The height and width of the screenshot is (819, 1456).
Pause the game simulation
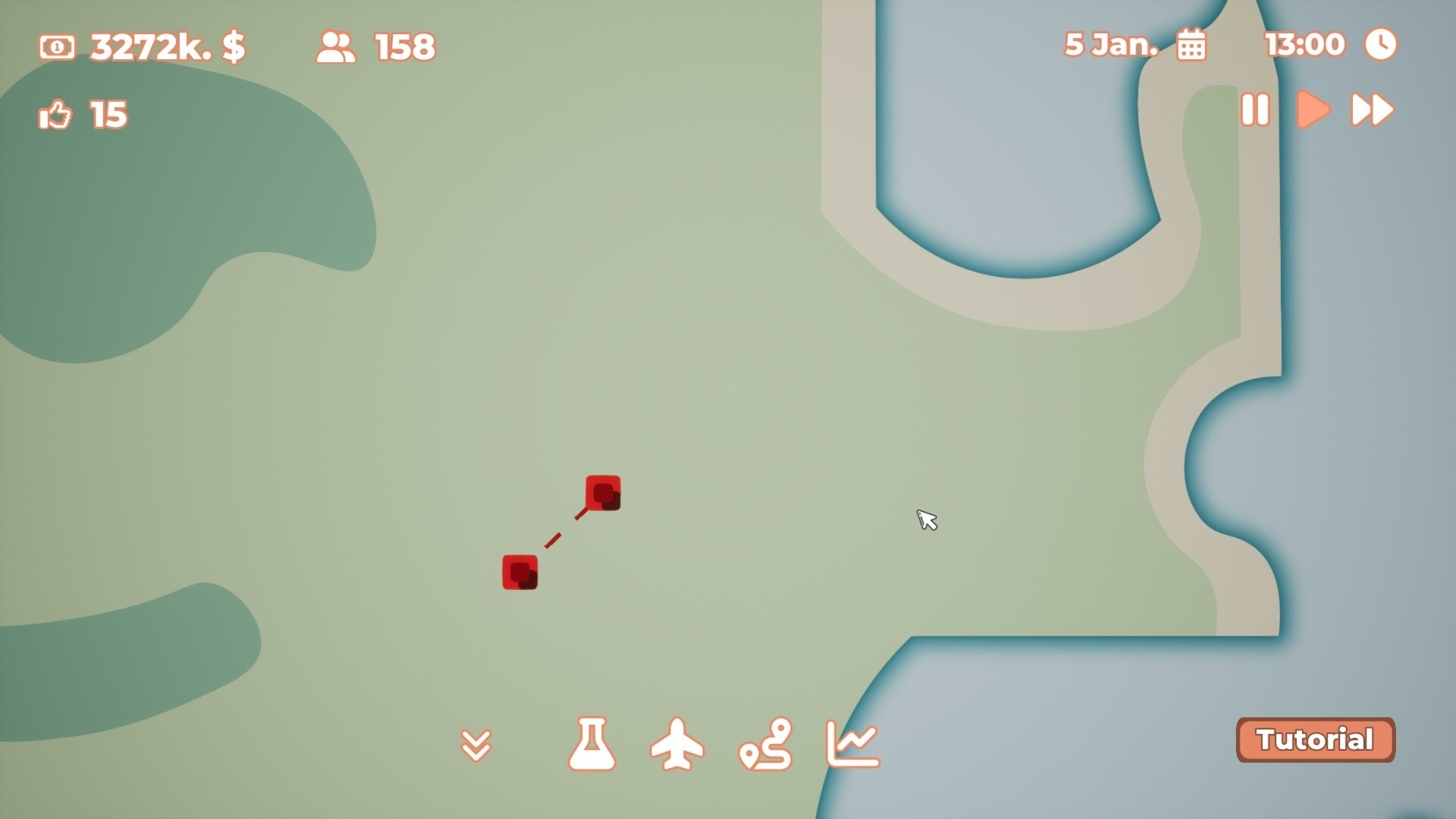coord(1255,110)
